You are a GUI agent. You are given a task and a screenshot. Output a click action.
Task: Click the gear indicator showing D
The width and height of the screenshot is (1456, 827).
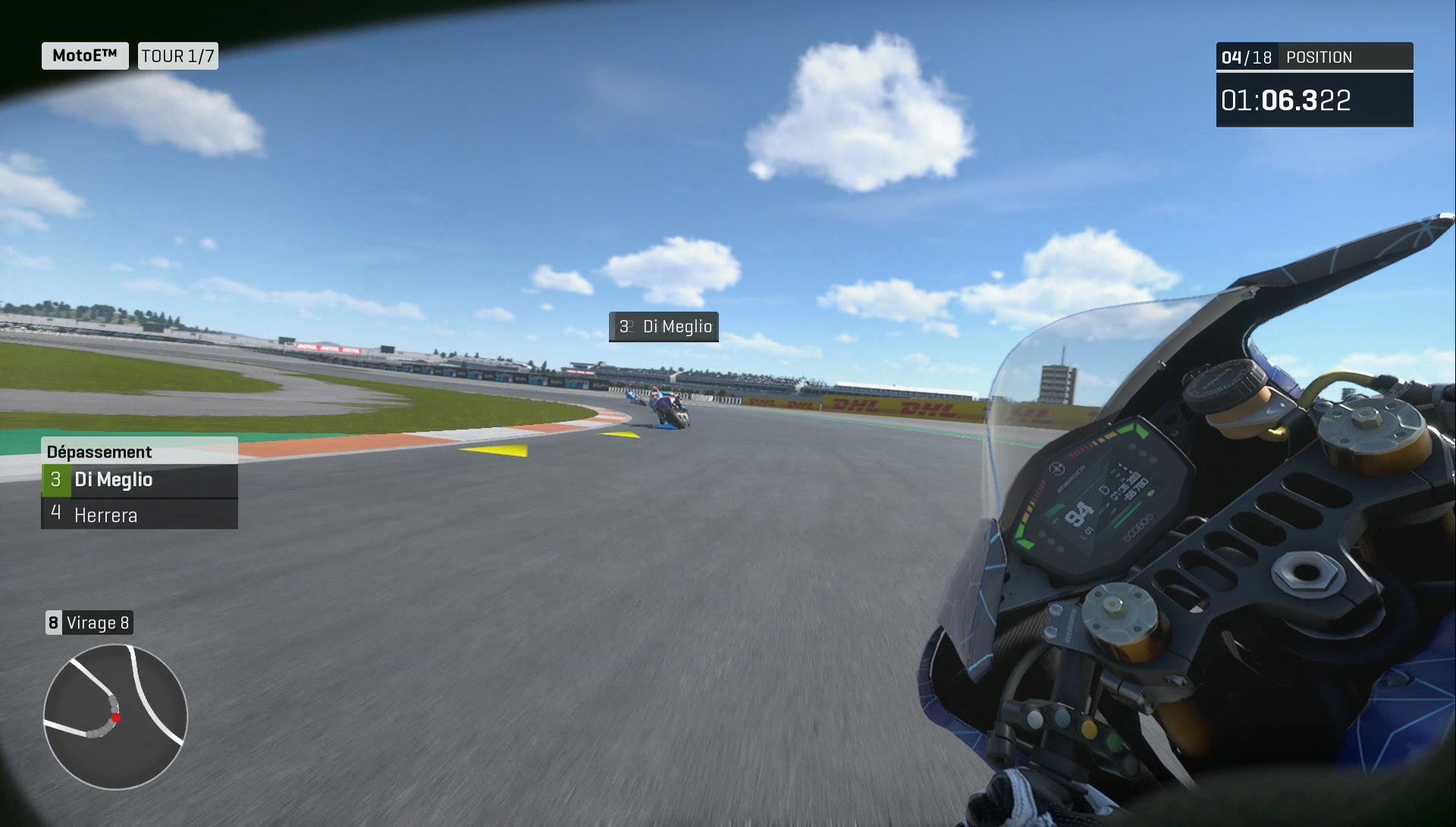click(1103, 489)
